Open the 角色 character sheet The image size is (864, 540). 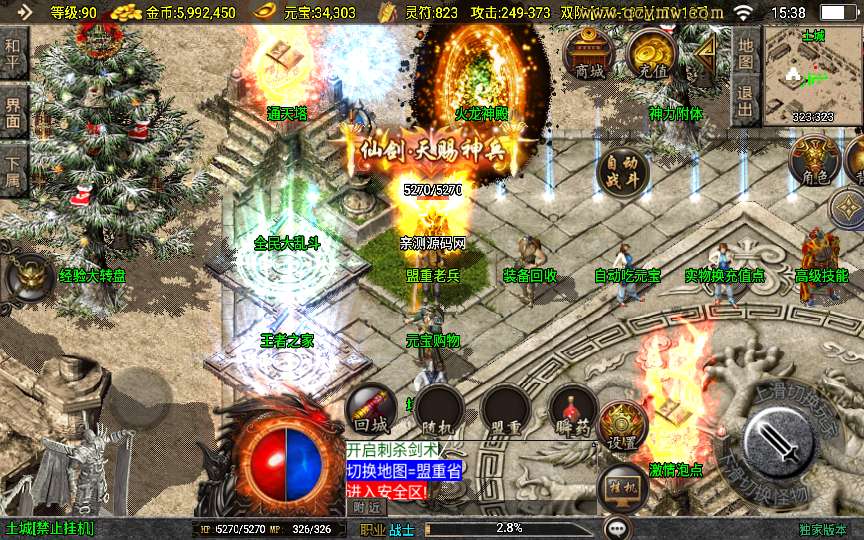point(813,160)
